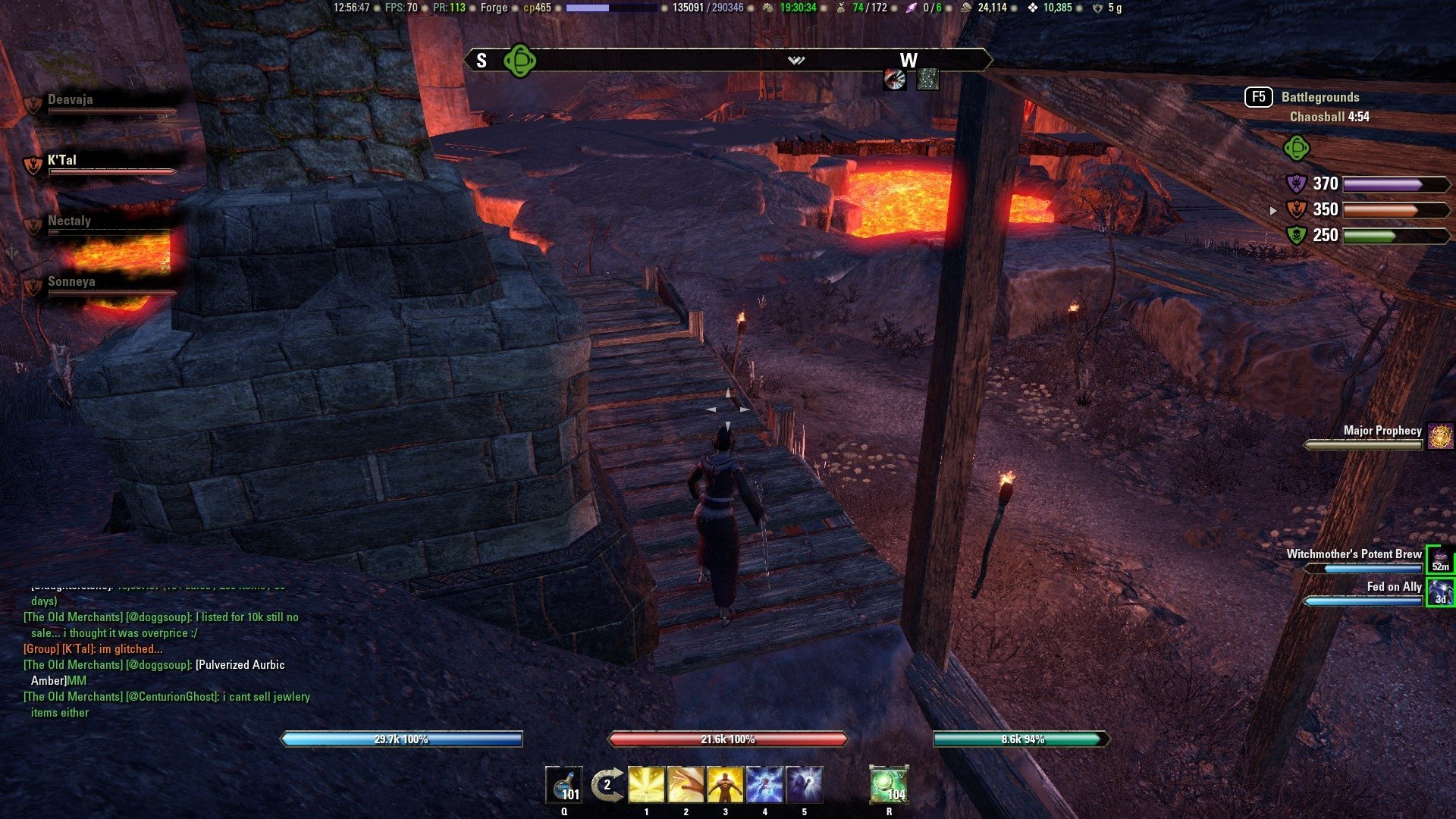Click the Fed on Ally buff icon
The width and height of the screenshot is (1456, 819).
pyautogui.click(x=1440, y=592)
